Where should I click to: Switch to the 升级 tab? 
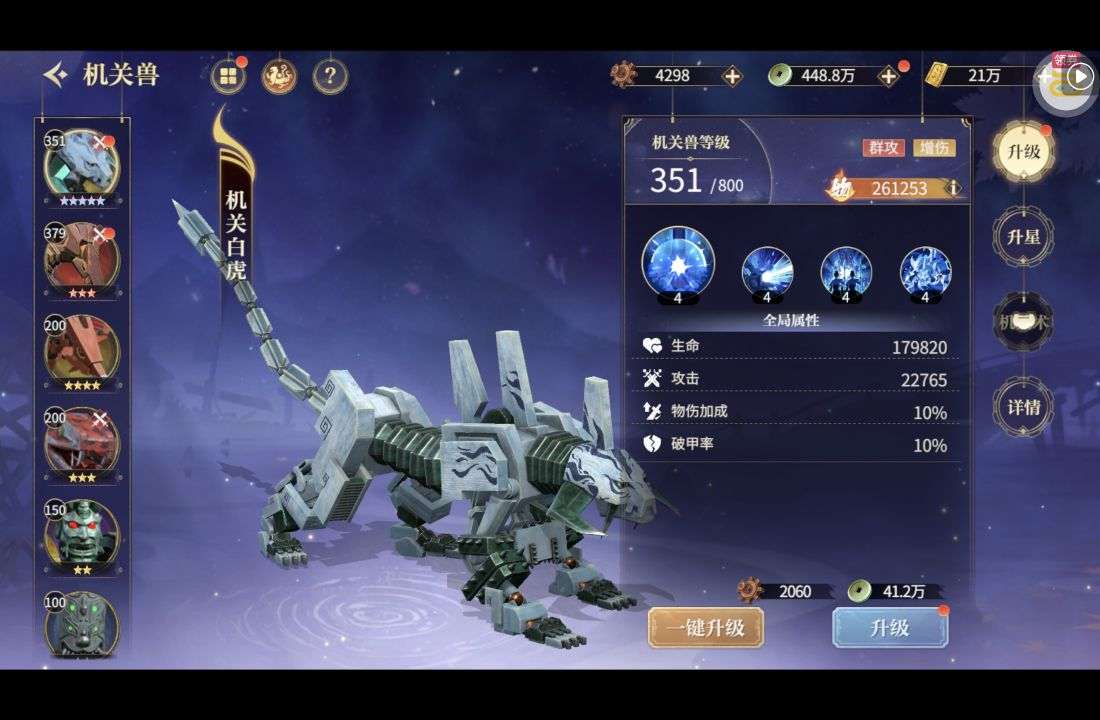(x=1023, y=152)
